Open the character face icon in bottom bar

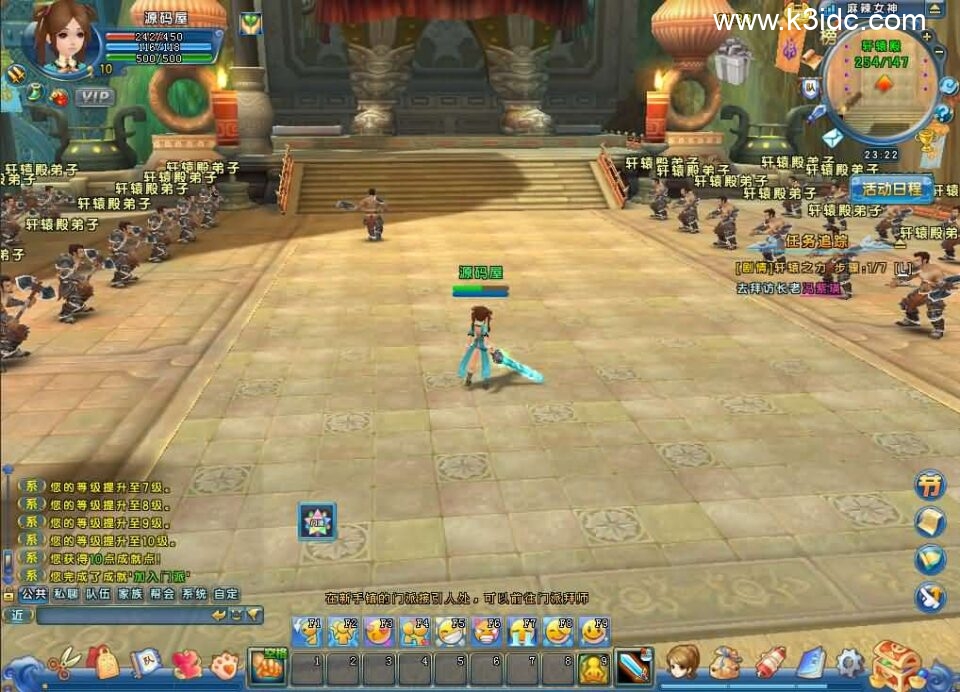coord(683,662)
